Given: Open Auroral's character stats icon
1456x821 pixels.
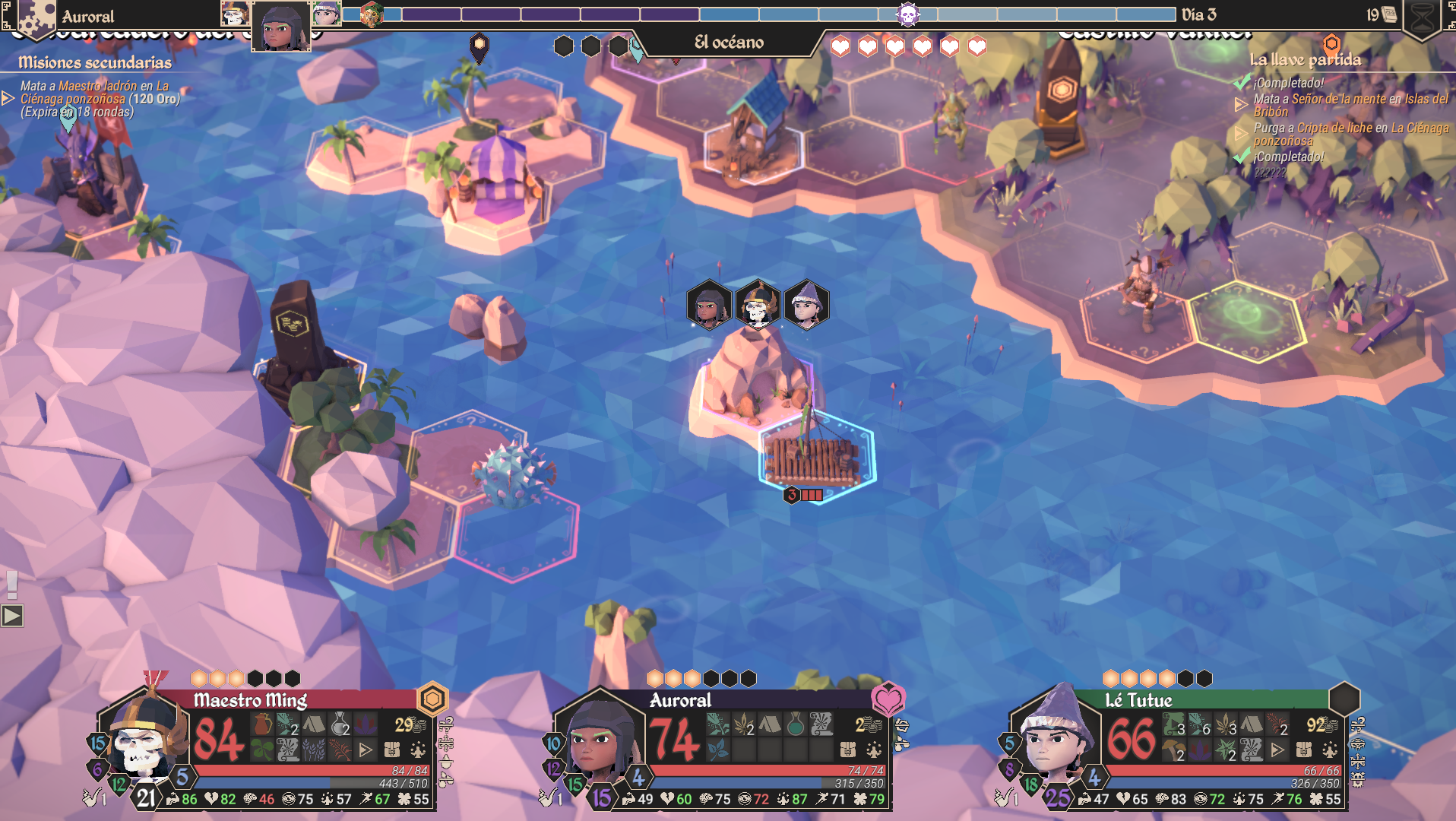Looking at the screenshot, I should (x=873, y=750).
